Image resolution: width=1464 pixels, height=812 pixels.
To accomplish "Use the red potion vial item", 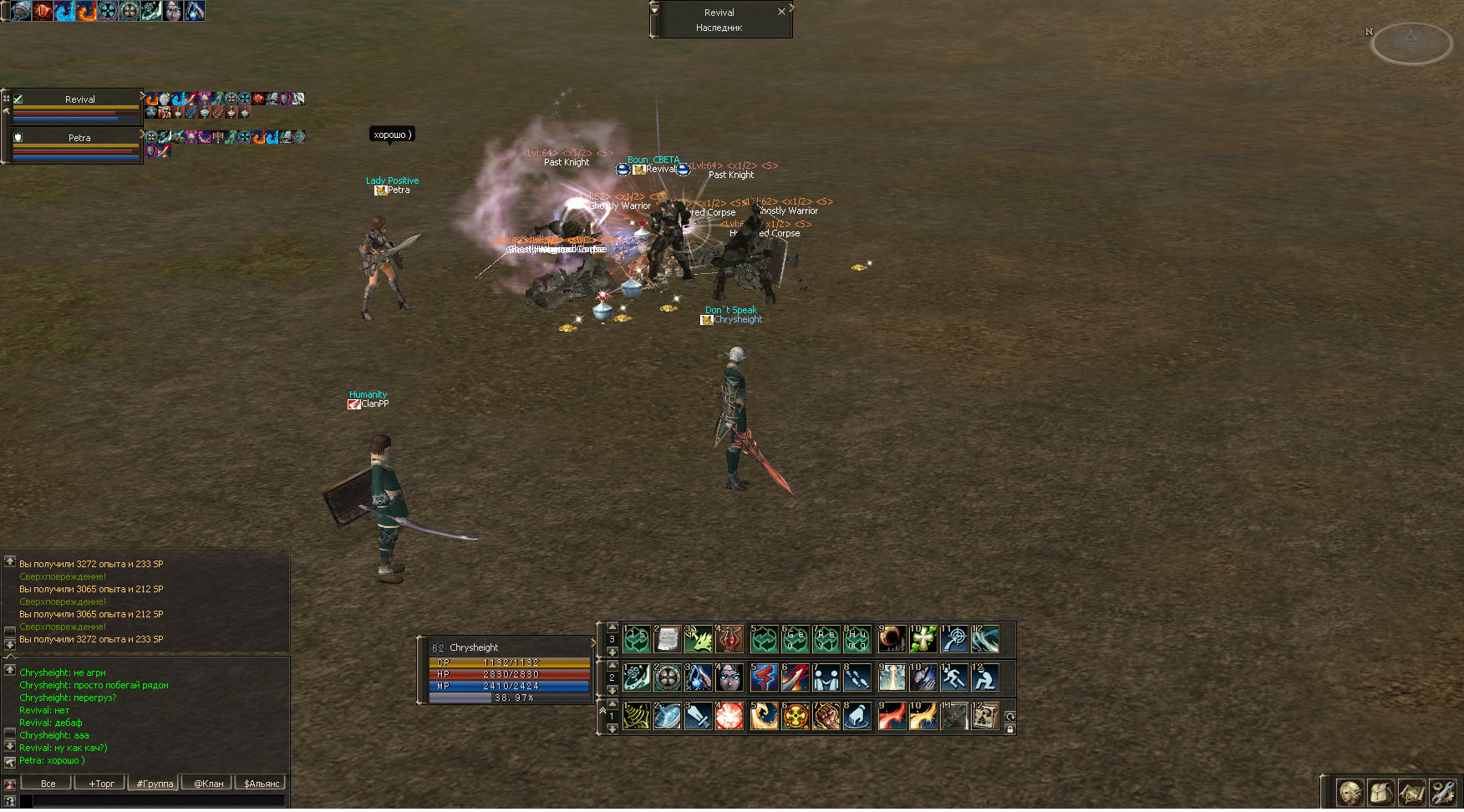I will [x=729, y=639].
